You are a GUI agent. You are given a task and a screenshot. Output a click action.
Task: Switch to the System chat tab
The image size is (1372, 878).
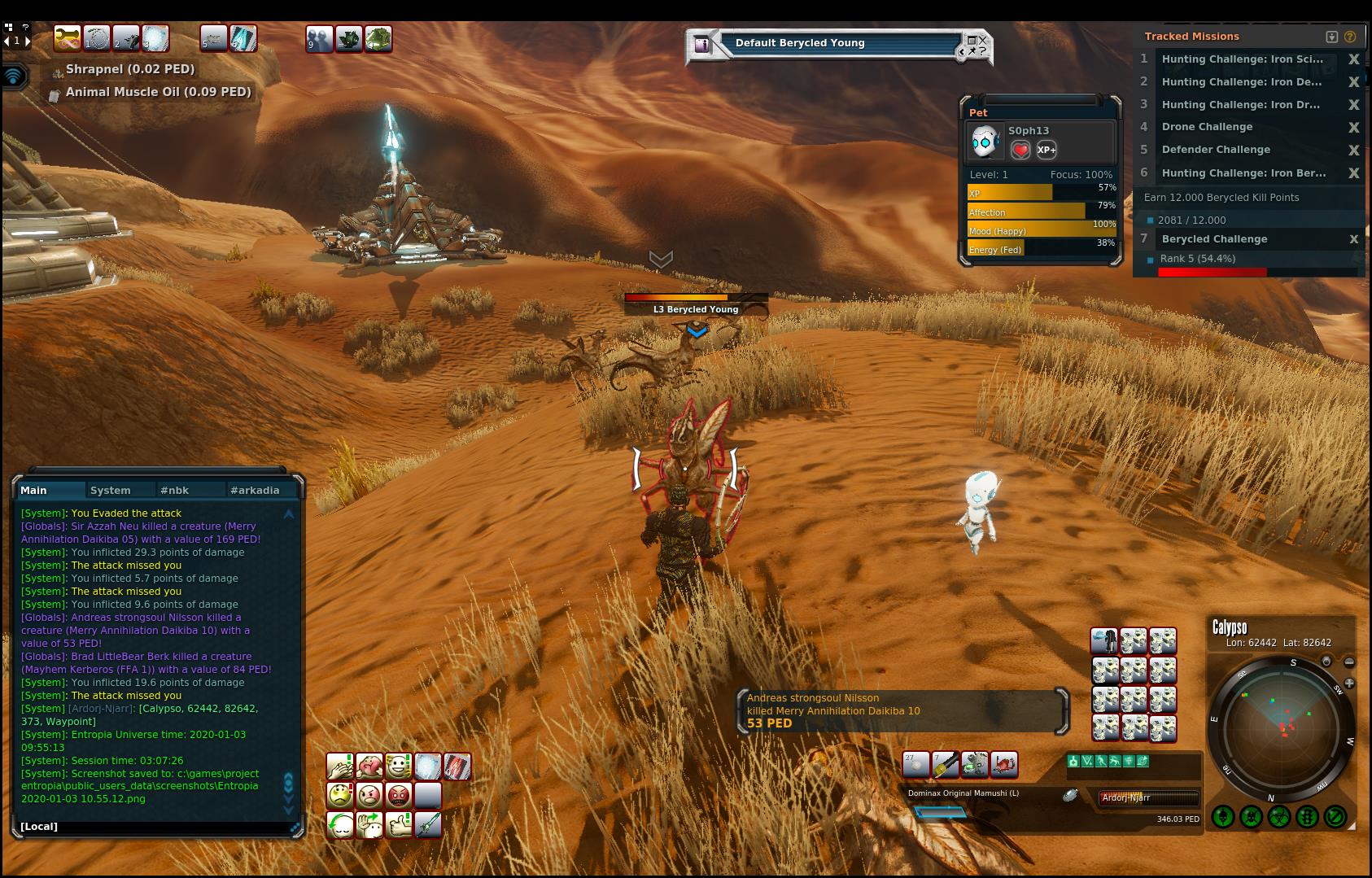pyautogui.click(x=111, y=490)
